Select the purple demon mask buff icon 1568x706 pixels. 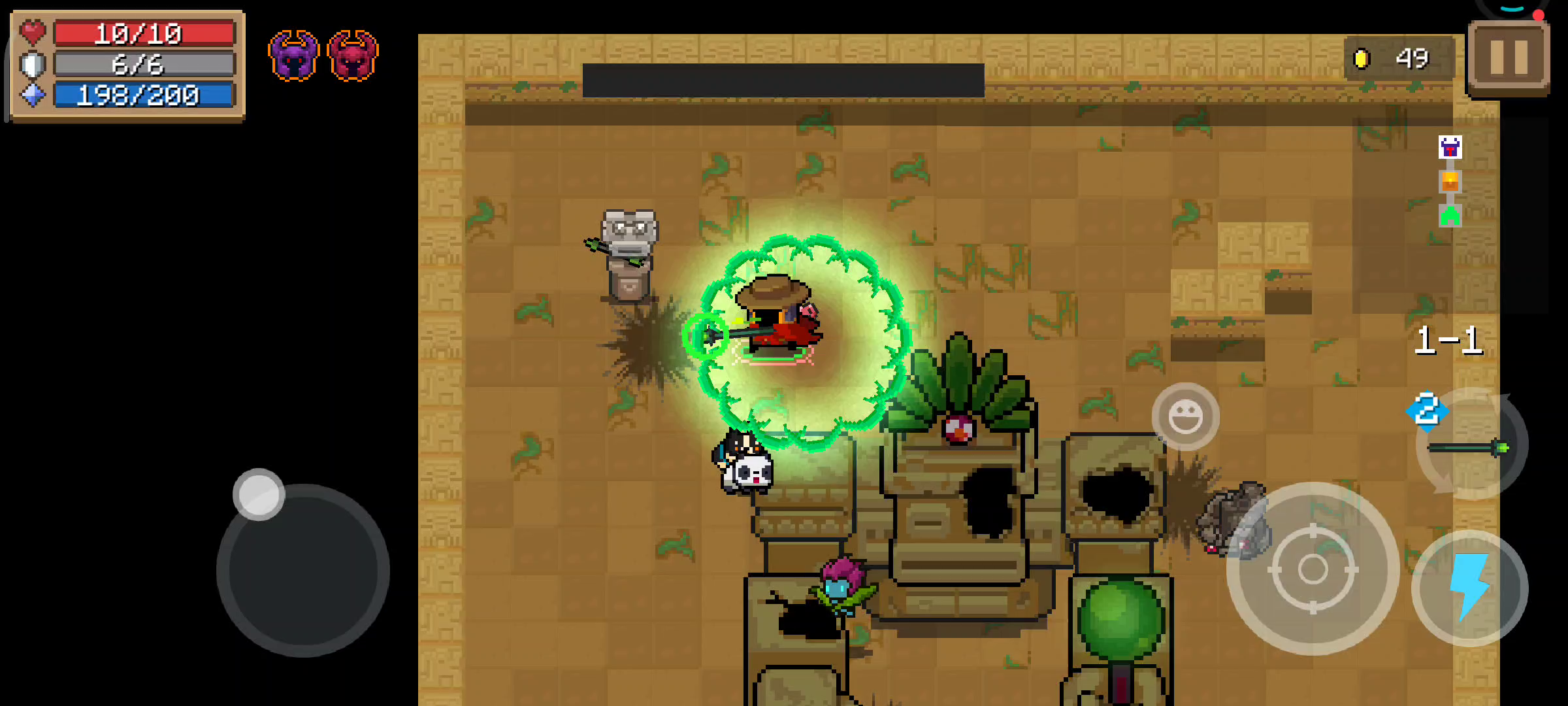click(293, 56)
